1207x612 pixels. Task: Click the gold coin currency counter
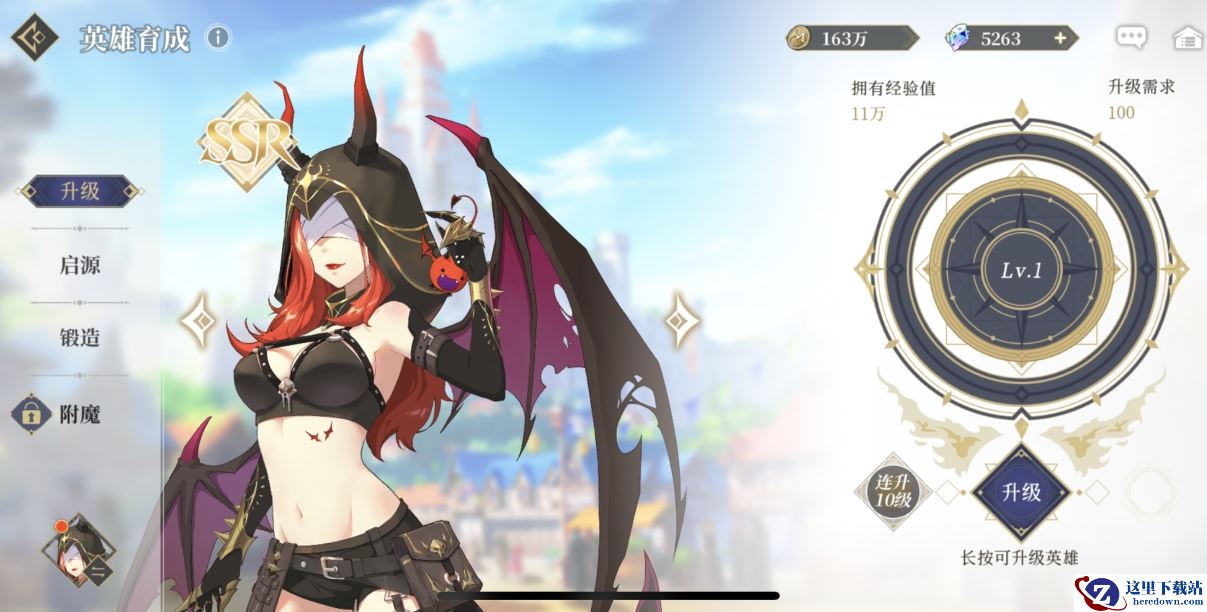(852, 38)
